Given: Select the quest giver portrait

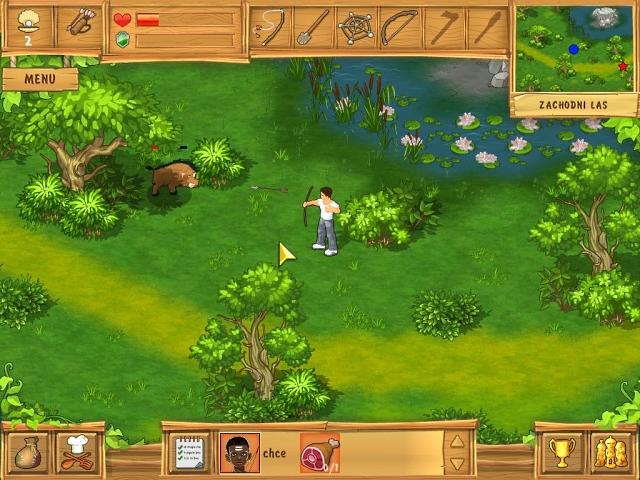Looking at the screenshot, I should [239, 453].
